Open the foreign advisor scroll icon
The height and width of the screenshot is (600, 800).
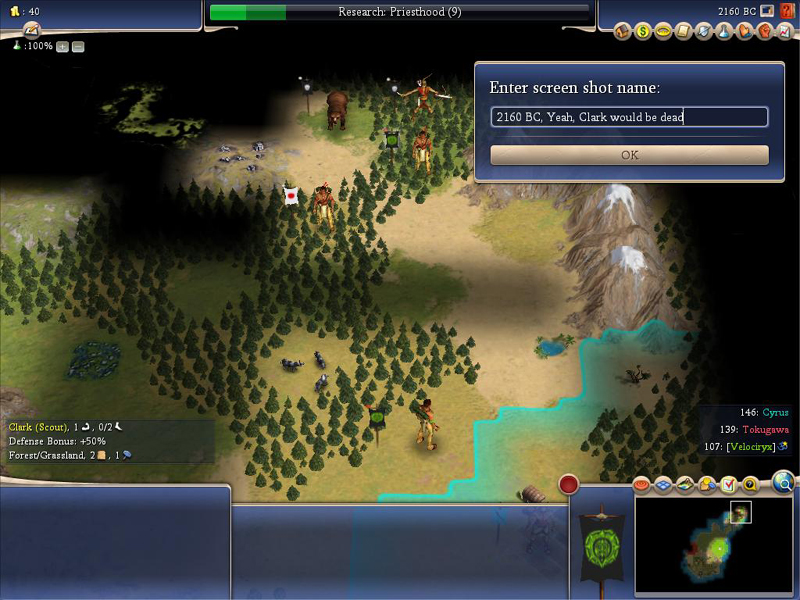685,32
